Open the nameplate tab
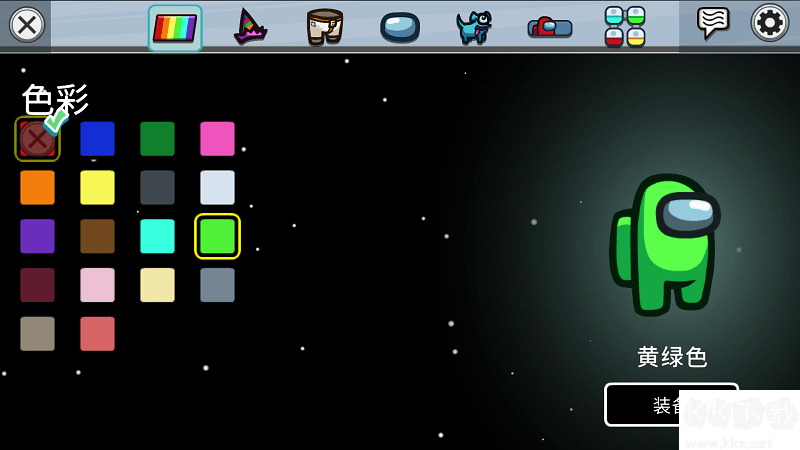Screen dimensions: 800x450 tap(550, 27)
